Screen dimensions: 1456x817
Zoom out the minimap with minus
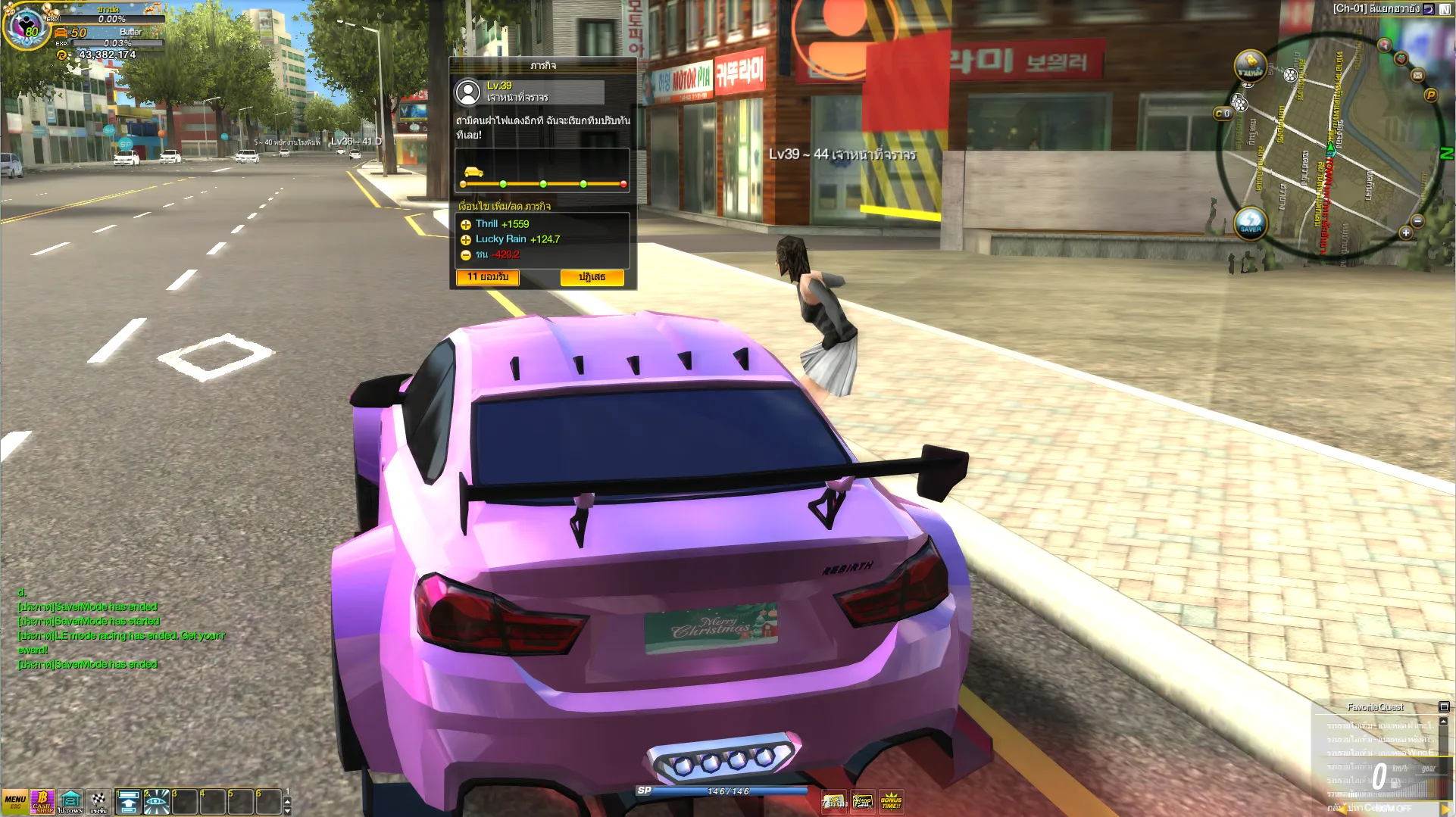1418,221
